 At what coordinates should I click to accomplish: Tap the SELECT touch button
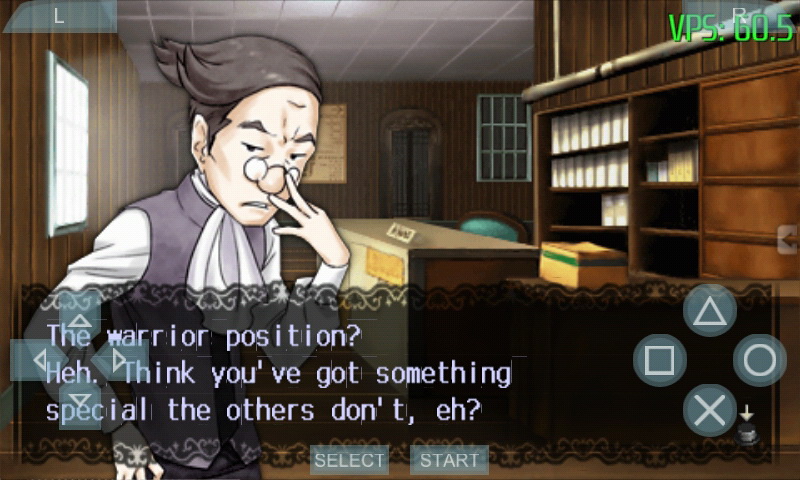[x=349, y=460]
